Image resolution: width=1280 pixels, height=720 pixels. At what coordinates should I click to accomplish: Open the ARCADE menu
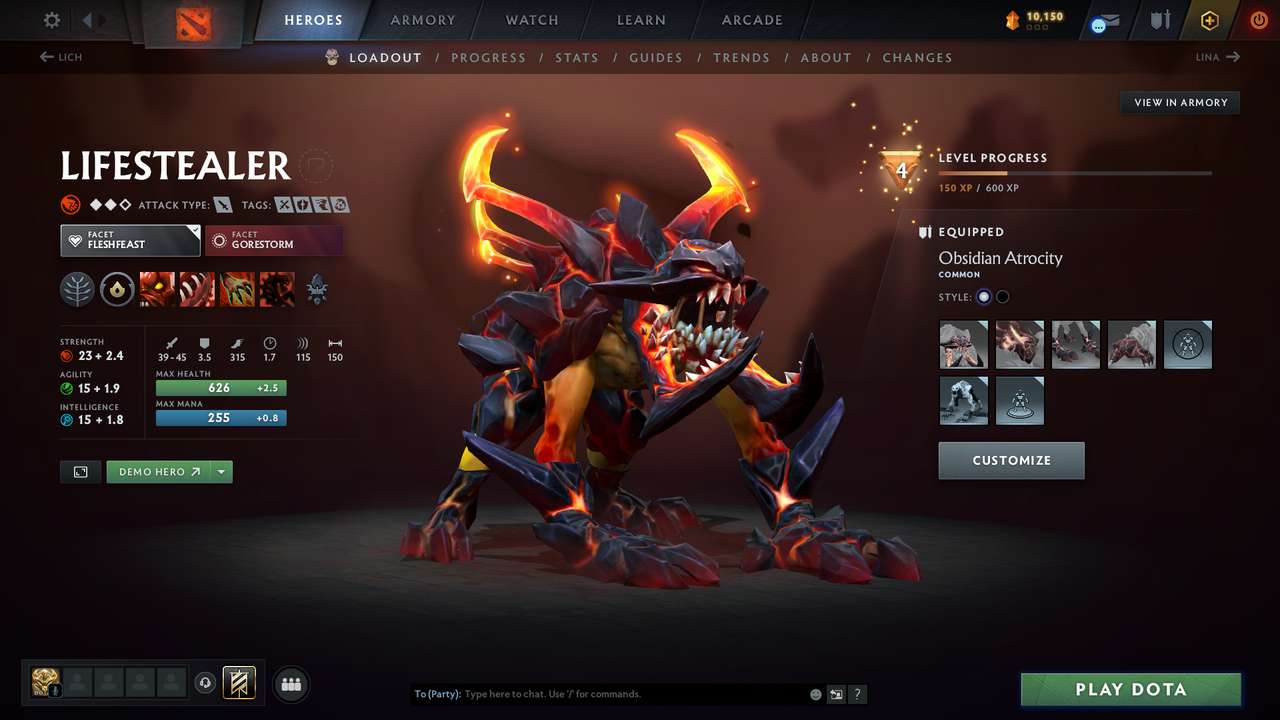pyautogui.click(x=751, y=19)
